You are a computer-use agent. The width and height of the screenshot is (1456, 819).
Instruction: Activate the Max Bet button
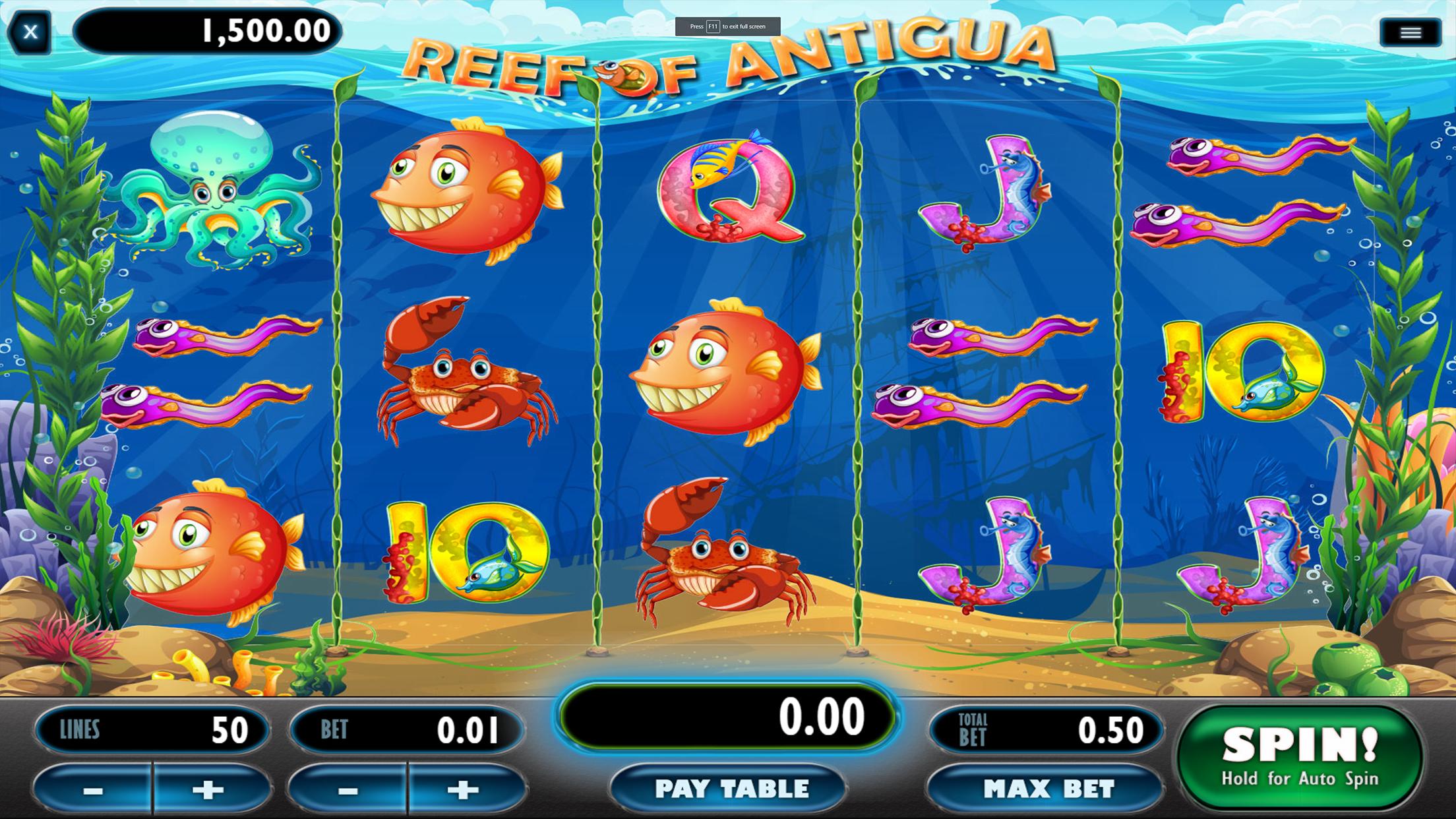pyautogui.click(x=1048, y=789)
